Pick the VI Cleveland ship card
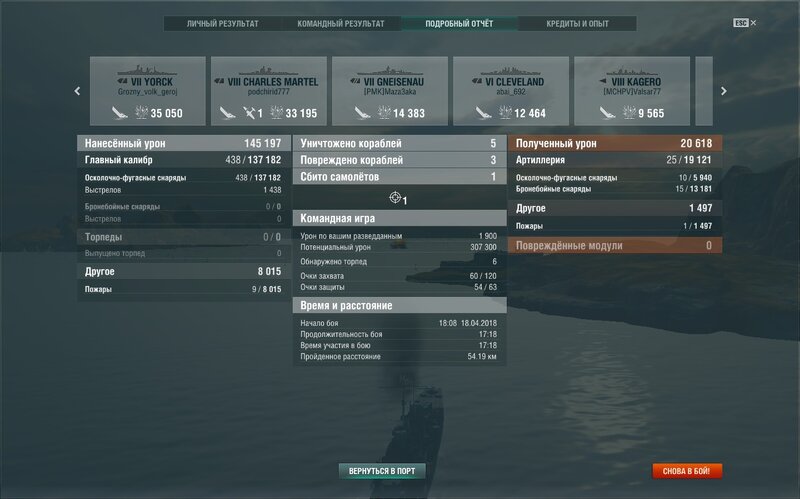 click(508, 91)
